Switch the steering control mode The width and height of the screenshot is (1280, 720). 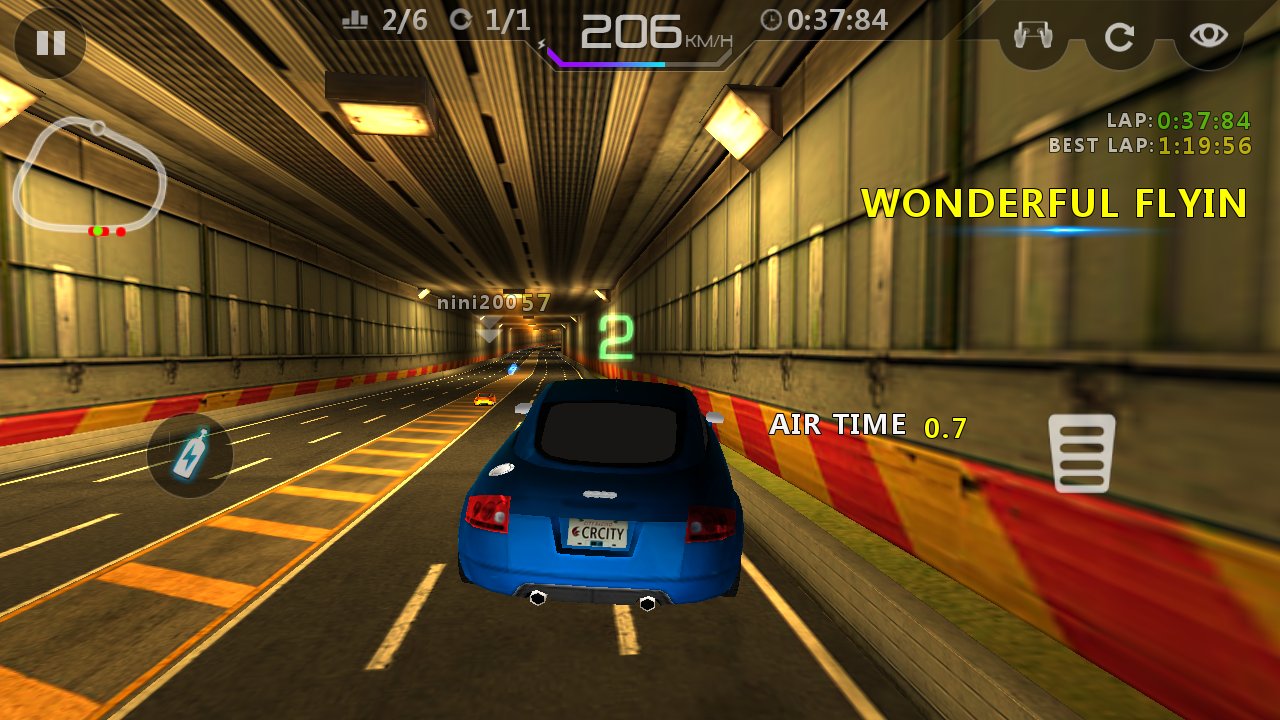(1034, 37)
